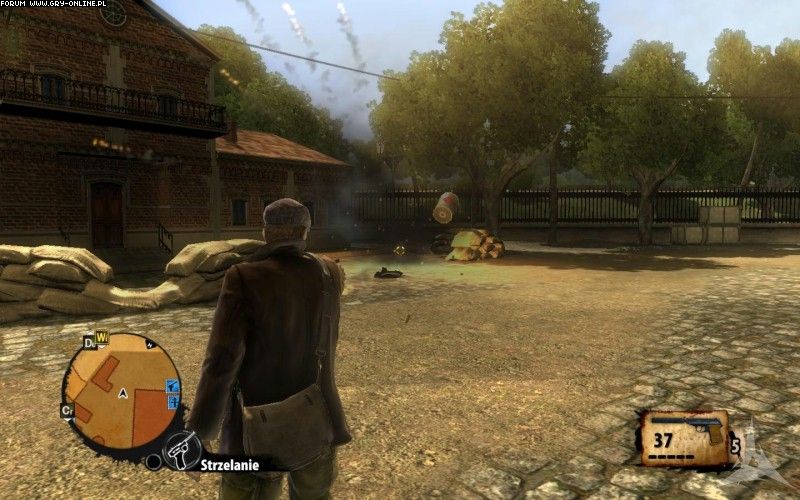
Task: Select the De marker on the minimap edge
Action: pyautogui.click(x=89, y=343)
